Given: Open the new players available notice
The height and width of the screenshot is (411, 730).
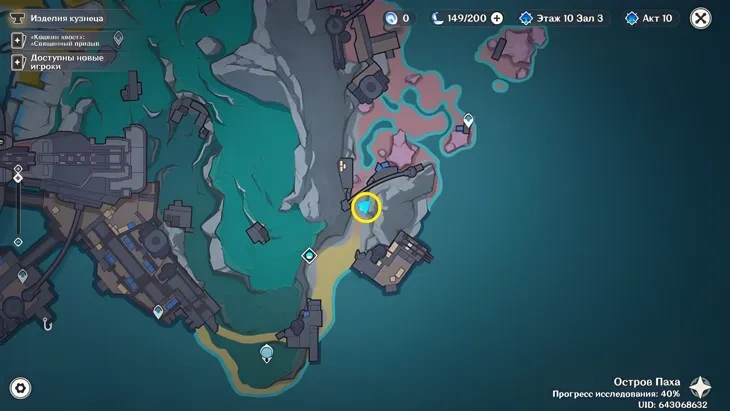Looking at the screenshot, I should click(x=60, y=61).
